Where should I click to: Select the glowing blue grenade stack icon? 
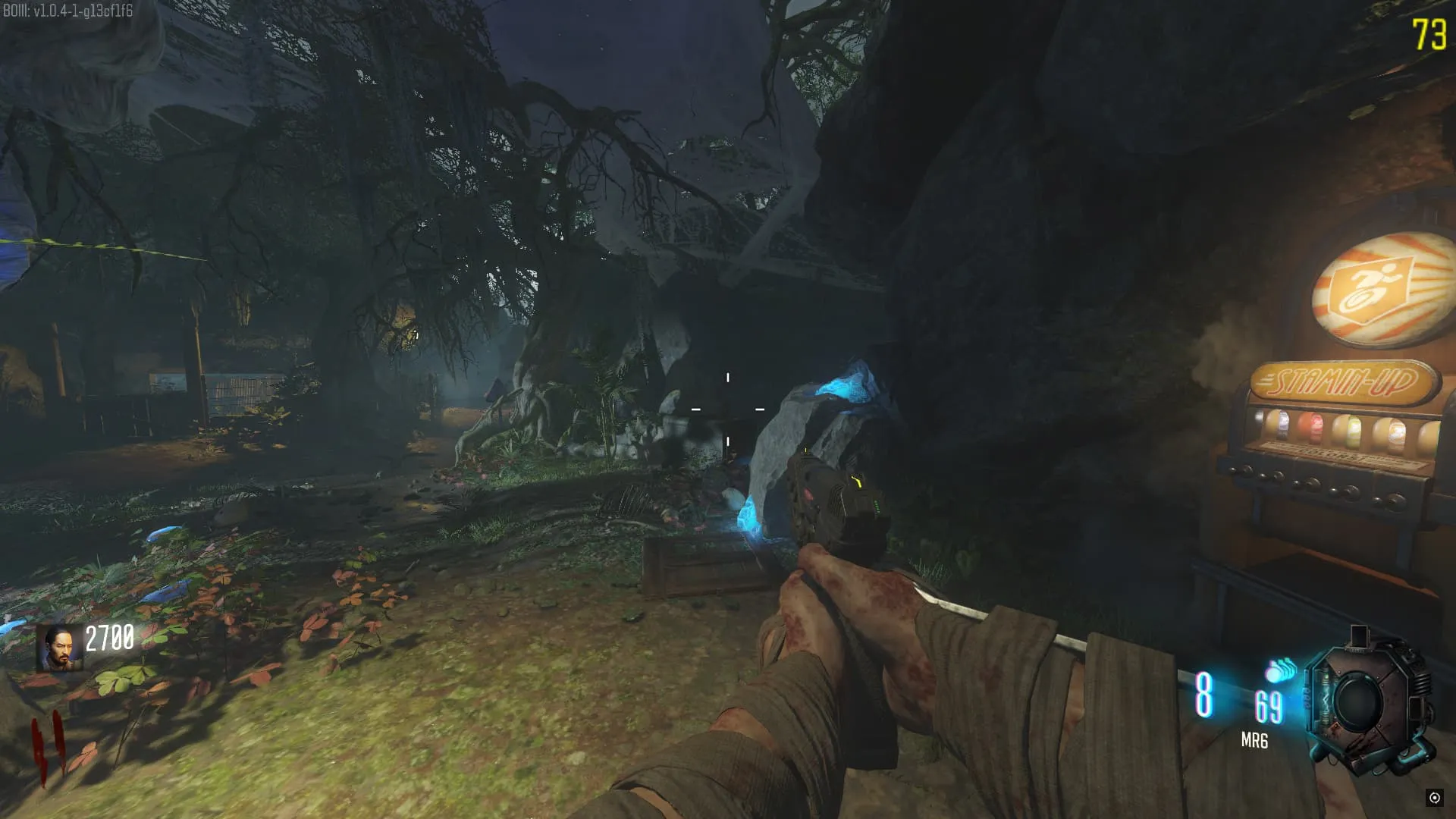(x=1281, y=671)
